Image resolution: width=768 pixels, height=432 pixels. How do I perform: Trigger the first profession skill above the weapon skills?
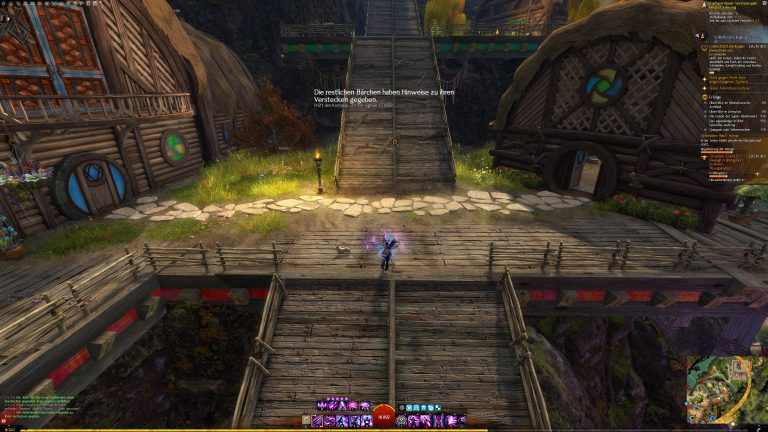(320, 405)
